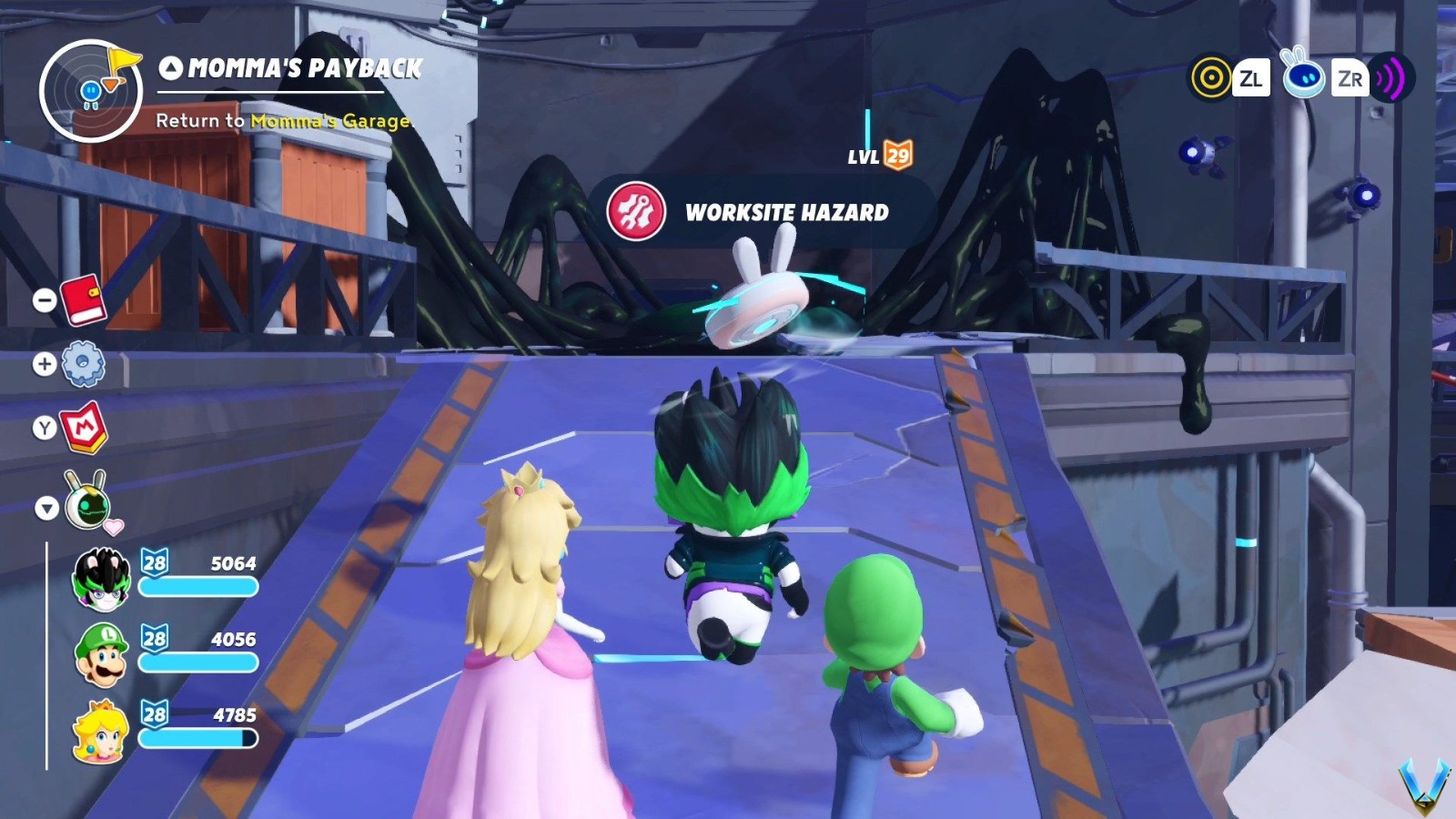Screen dimensions: 1456x819
Task: Open the minimap compass radar
Action: [90, 88]
